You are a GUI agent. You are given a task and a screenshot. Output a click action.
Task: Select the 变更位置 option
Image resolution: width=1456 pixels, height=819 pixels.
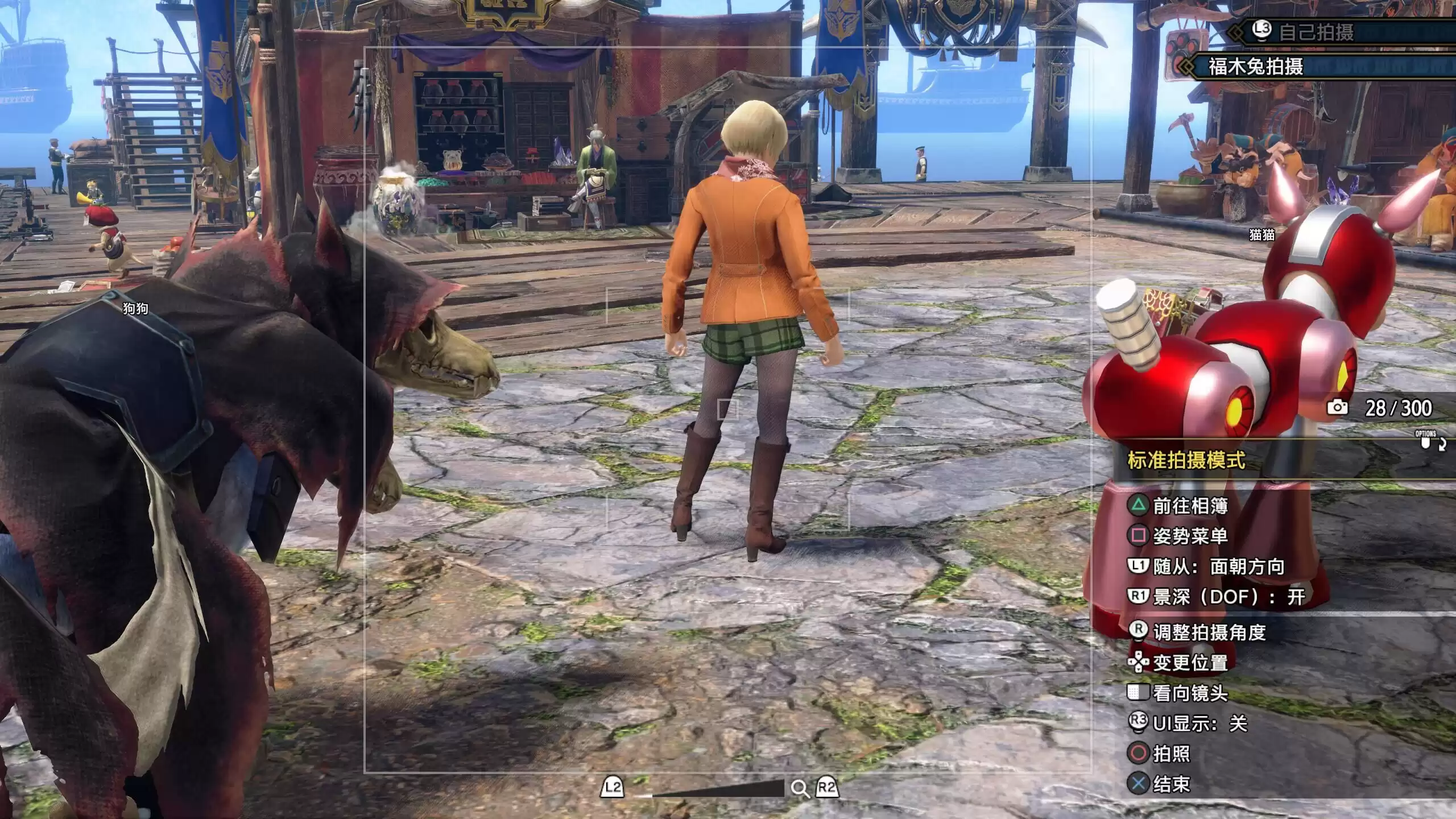coord(1190,663)
